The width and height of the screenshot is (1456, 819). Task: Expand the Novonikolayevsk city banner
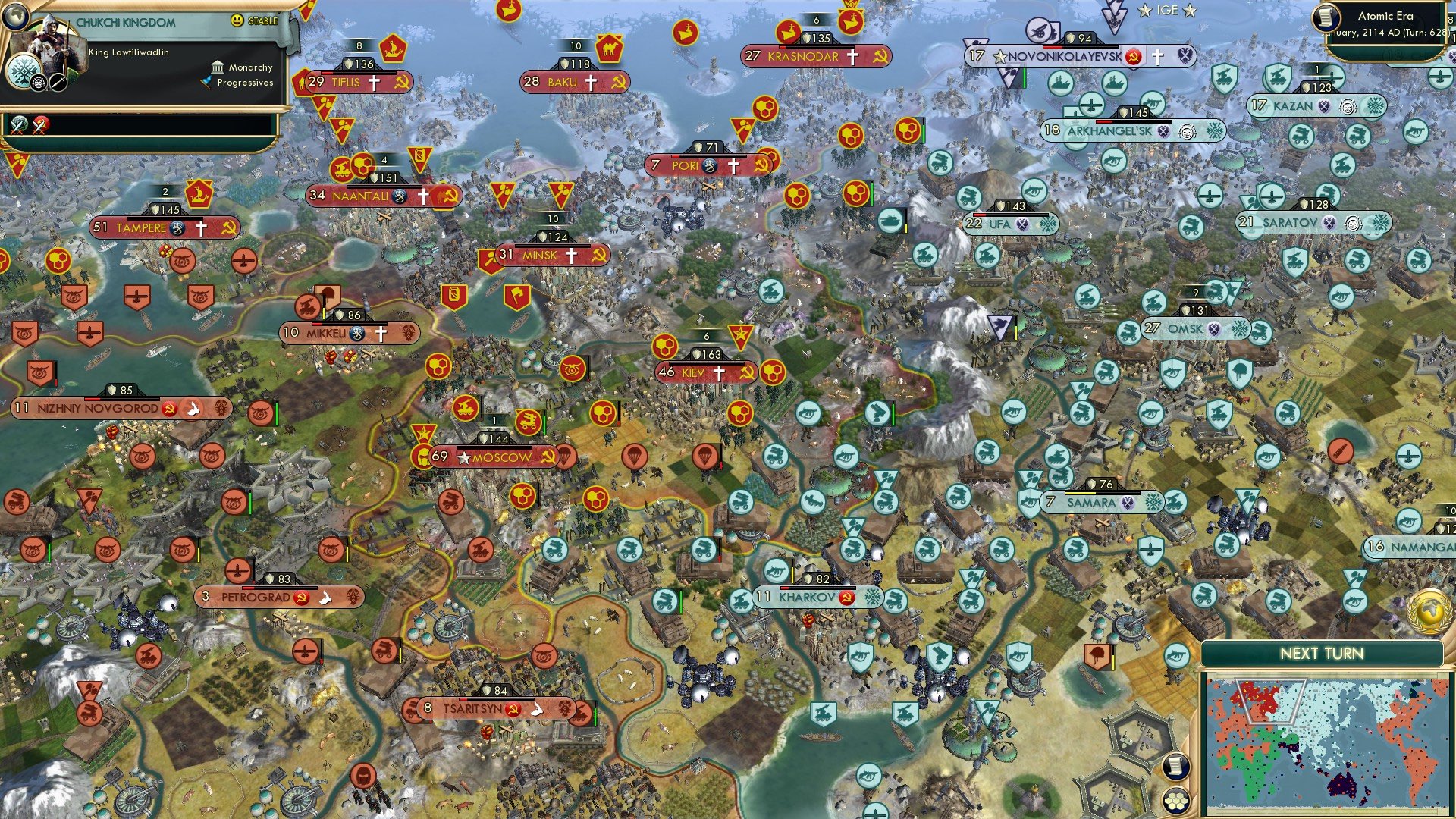pos(1075,55)
